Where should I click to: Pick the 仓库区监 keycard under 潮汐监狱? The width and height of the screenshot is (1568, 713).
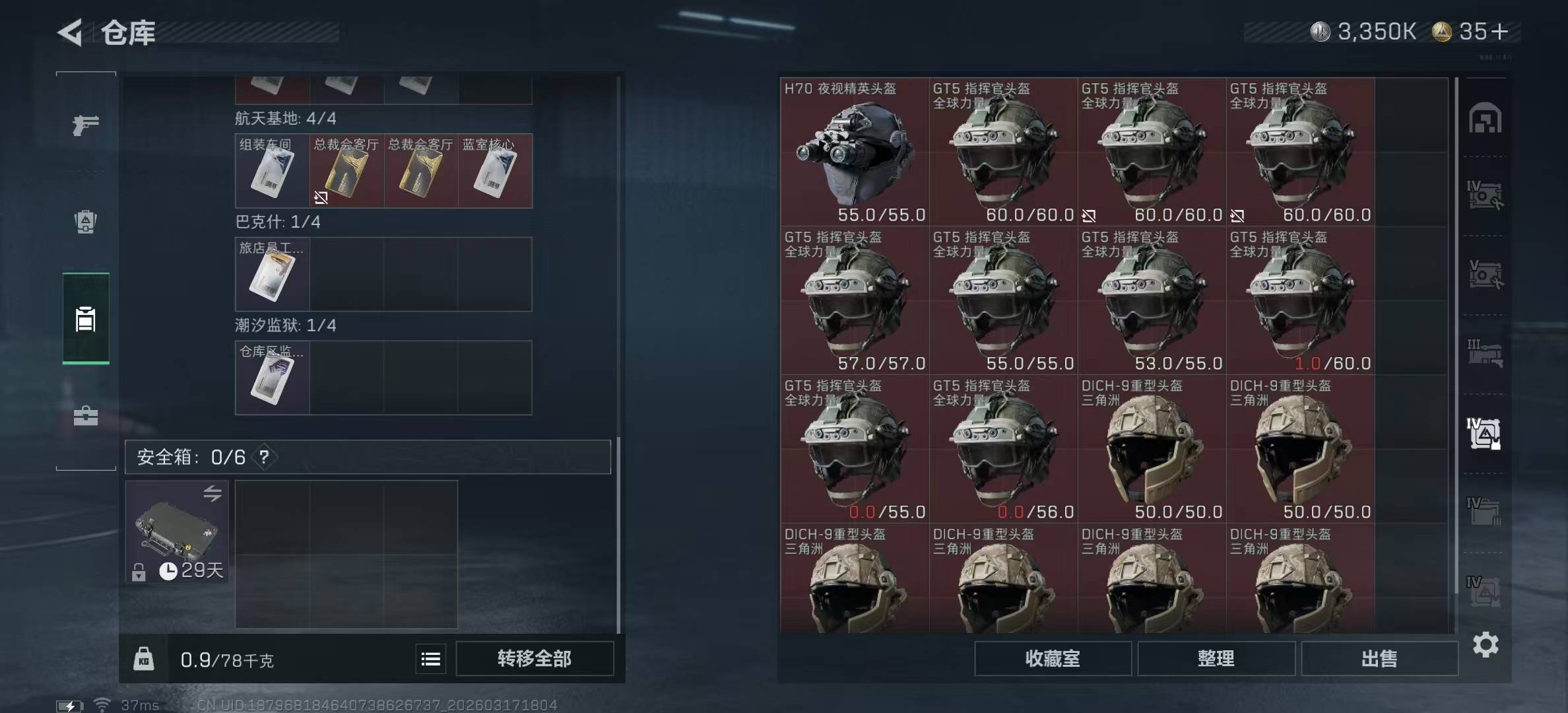(x=272, y=378)
